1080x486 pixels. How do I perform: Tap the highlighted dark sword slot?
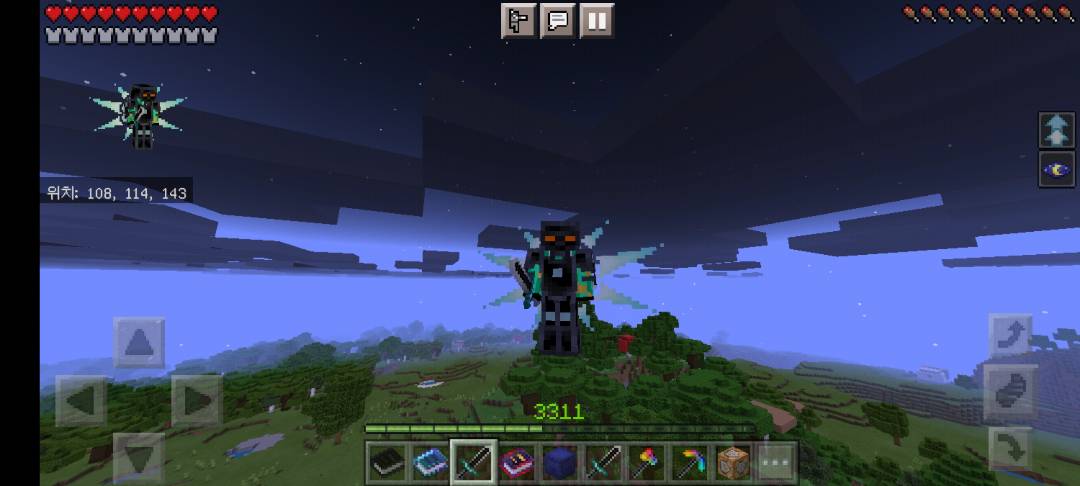point(473,463)
